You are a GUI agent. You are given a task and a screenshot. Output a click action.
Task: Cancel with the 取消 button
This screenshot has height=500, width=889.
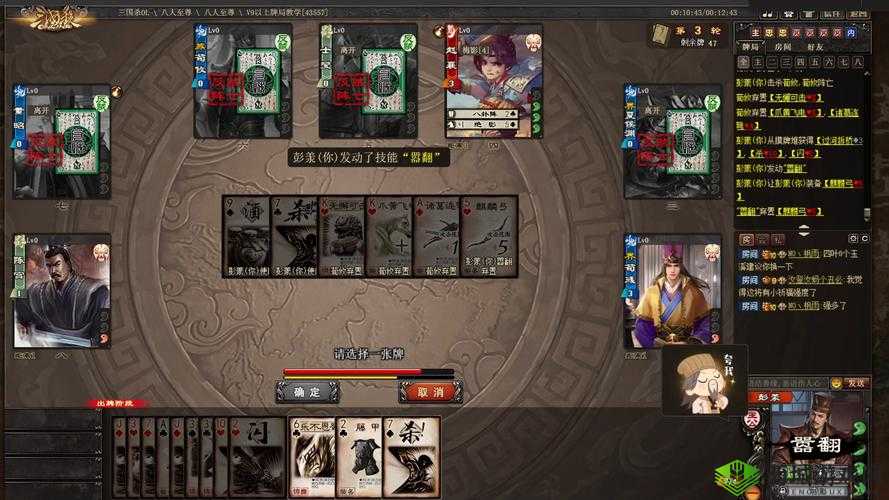[x=430, y=392]
